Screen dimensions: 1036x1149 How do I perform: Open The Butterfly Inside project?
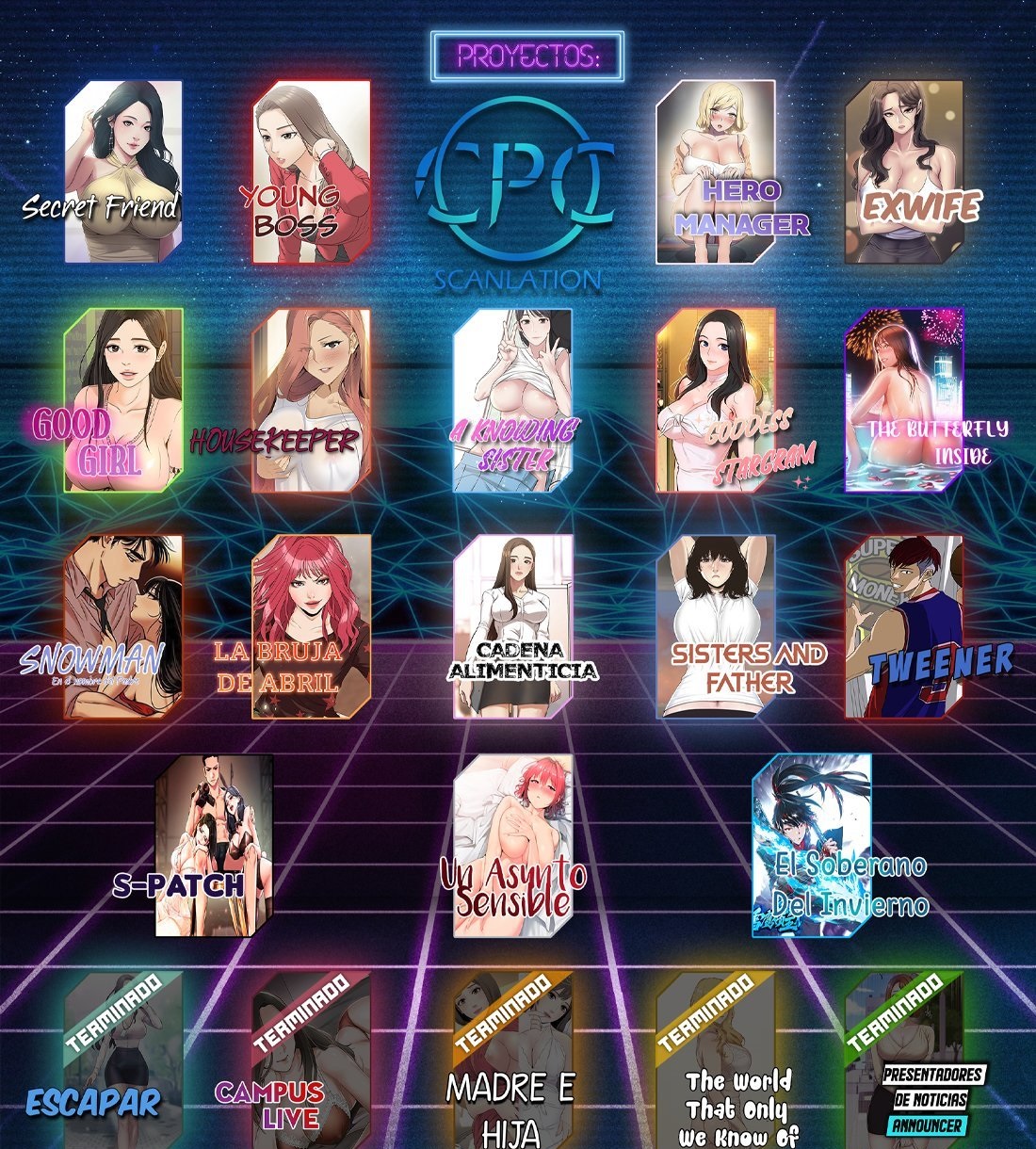904,400
